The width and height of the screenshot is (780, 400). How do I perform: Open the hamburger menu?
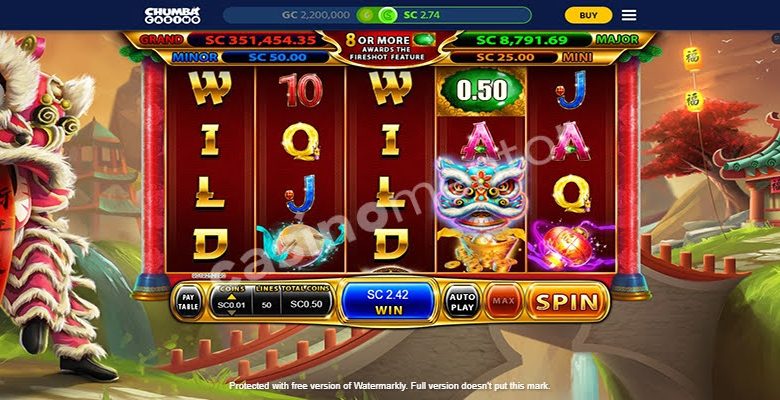[x=629, y=15]
